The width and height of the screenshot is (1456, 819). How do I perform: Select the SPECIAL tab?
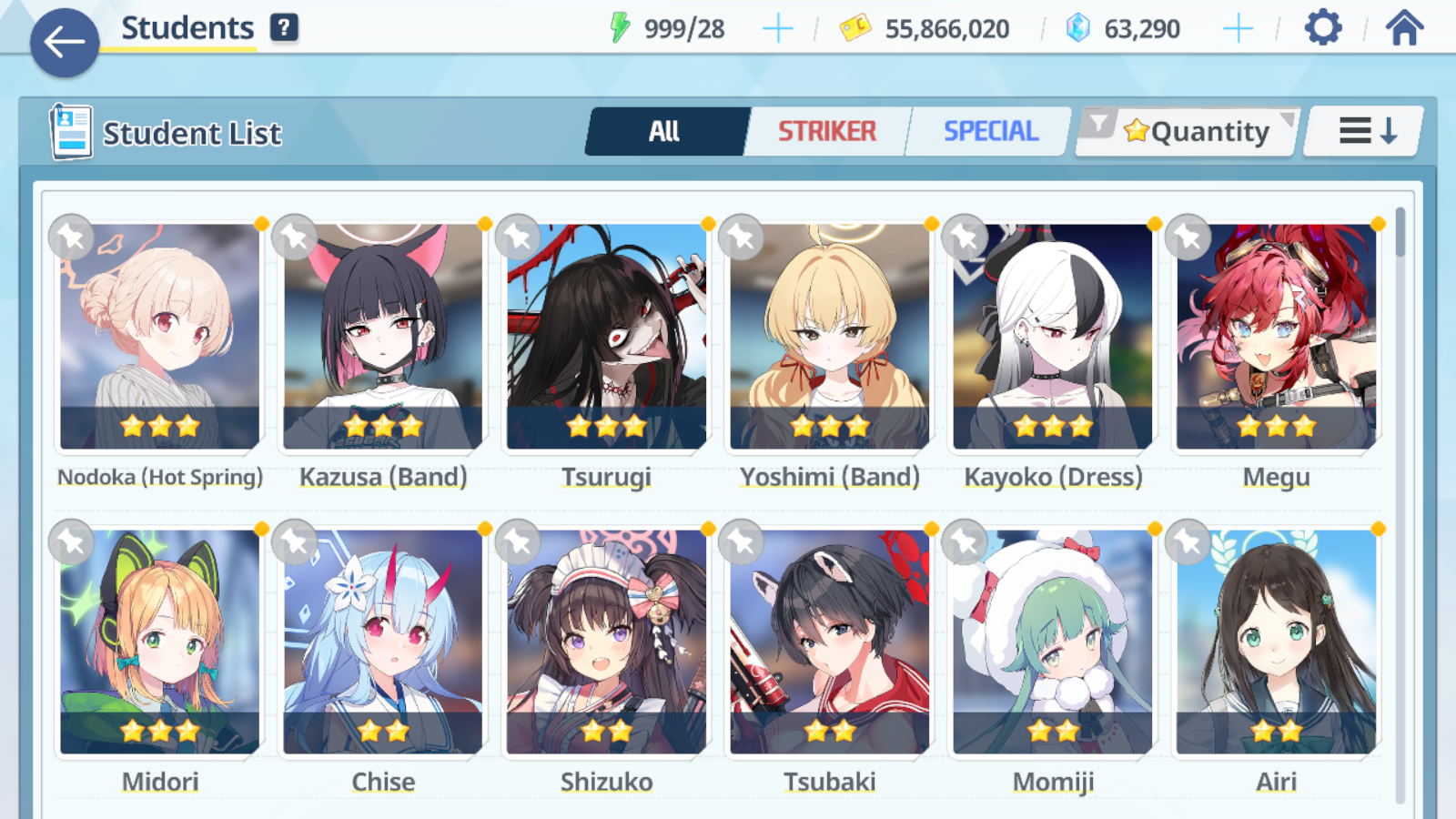[989, 130]
